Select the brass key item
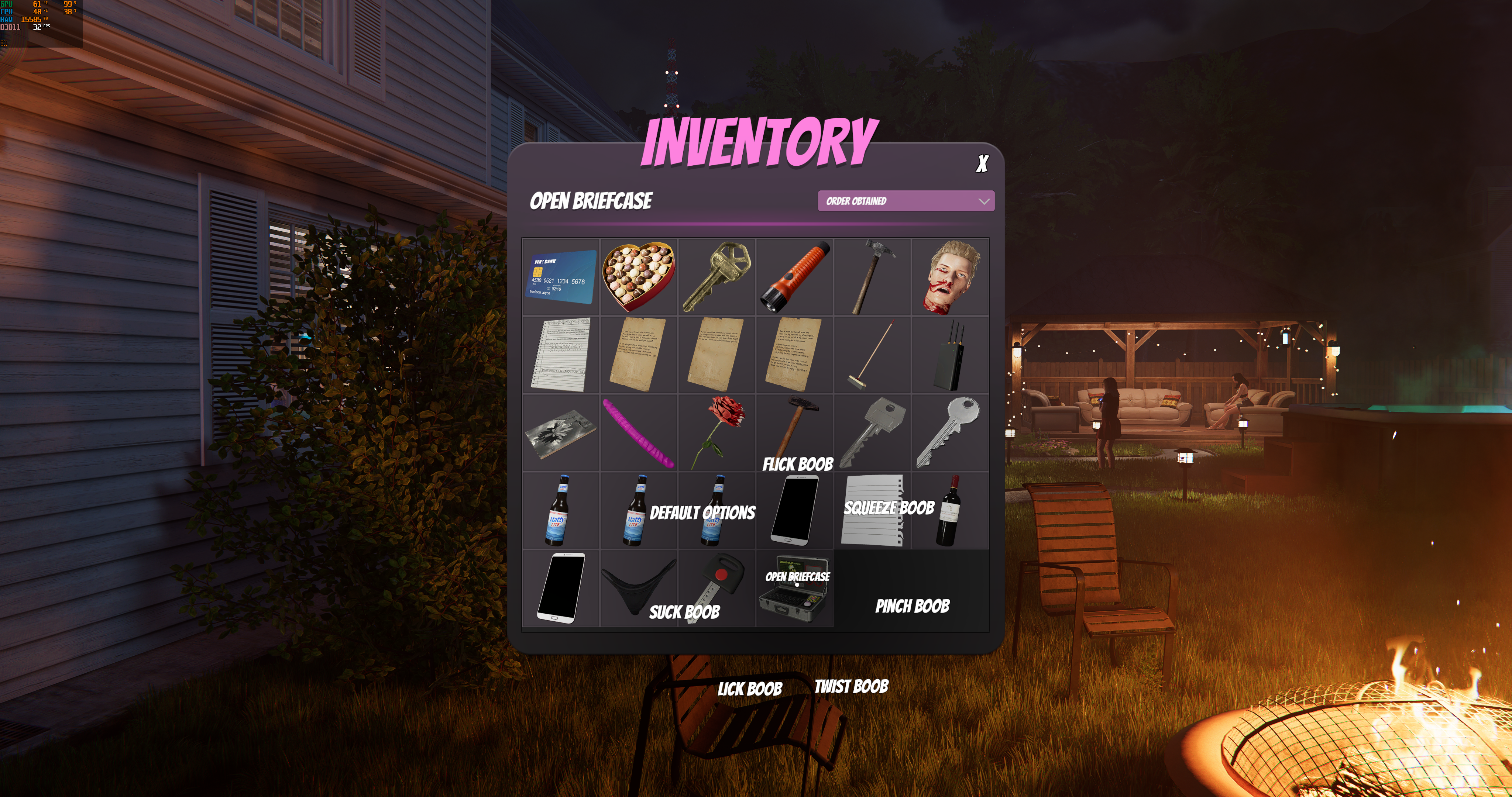This screenshot has height=797, width=1512. click(716, 277)
